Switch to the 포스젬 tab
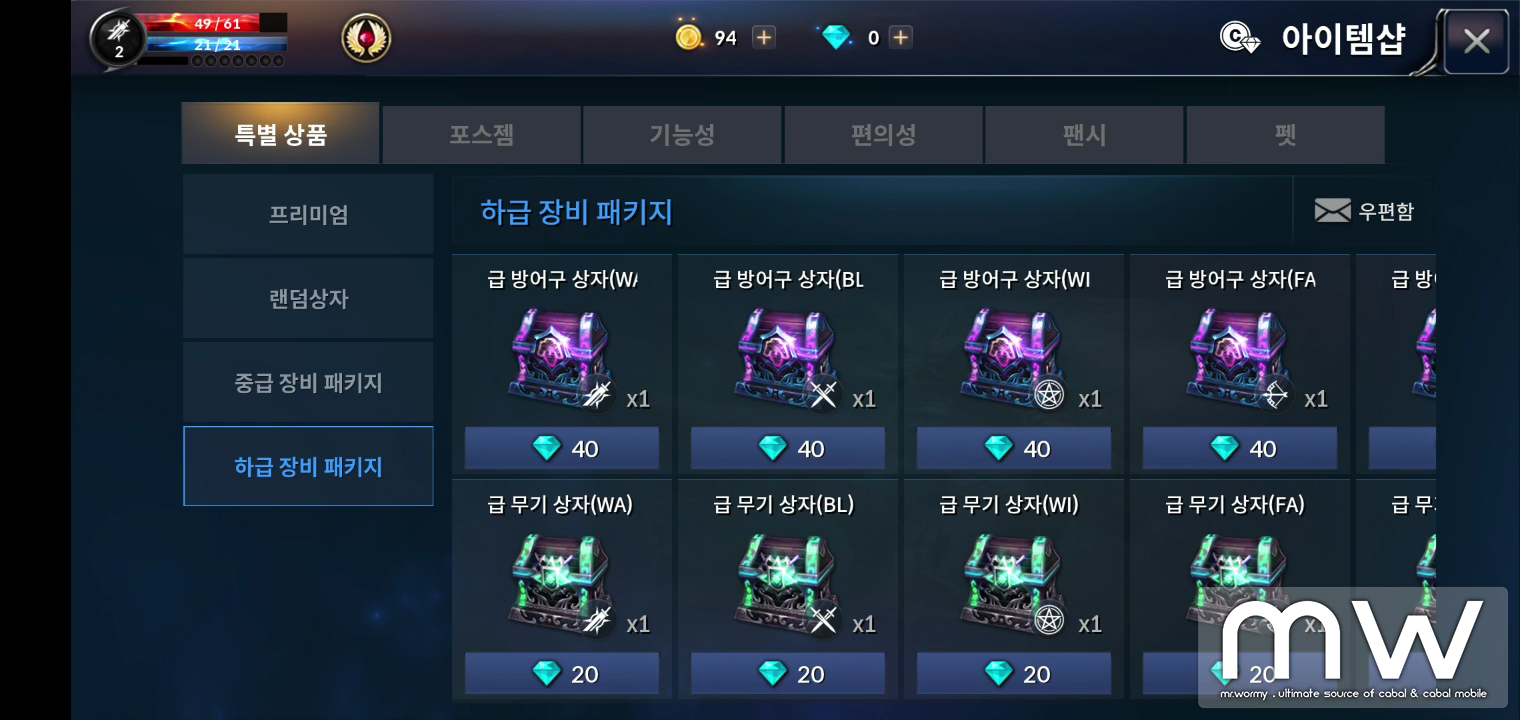The width and height of the screenshot is (1520, 720). pyautogui.click(x=481, y=135)
